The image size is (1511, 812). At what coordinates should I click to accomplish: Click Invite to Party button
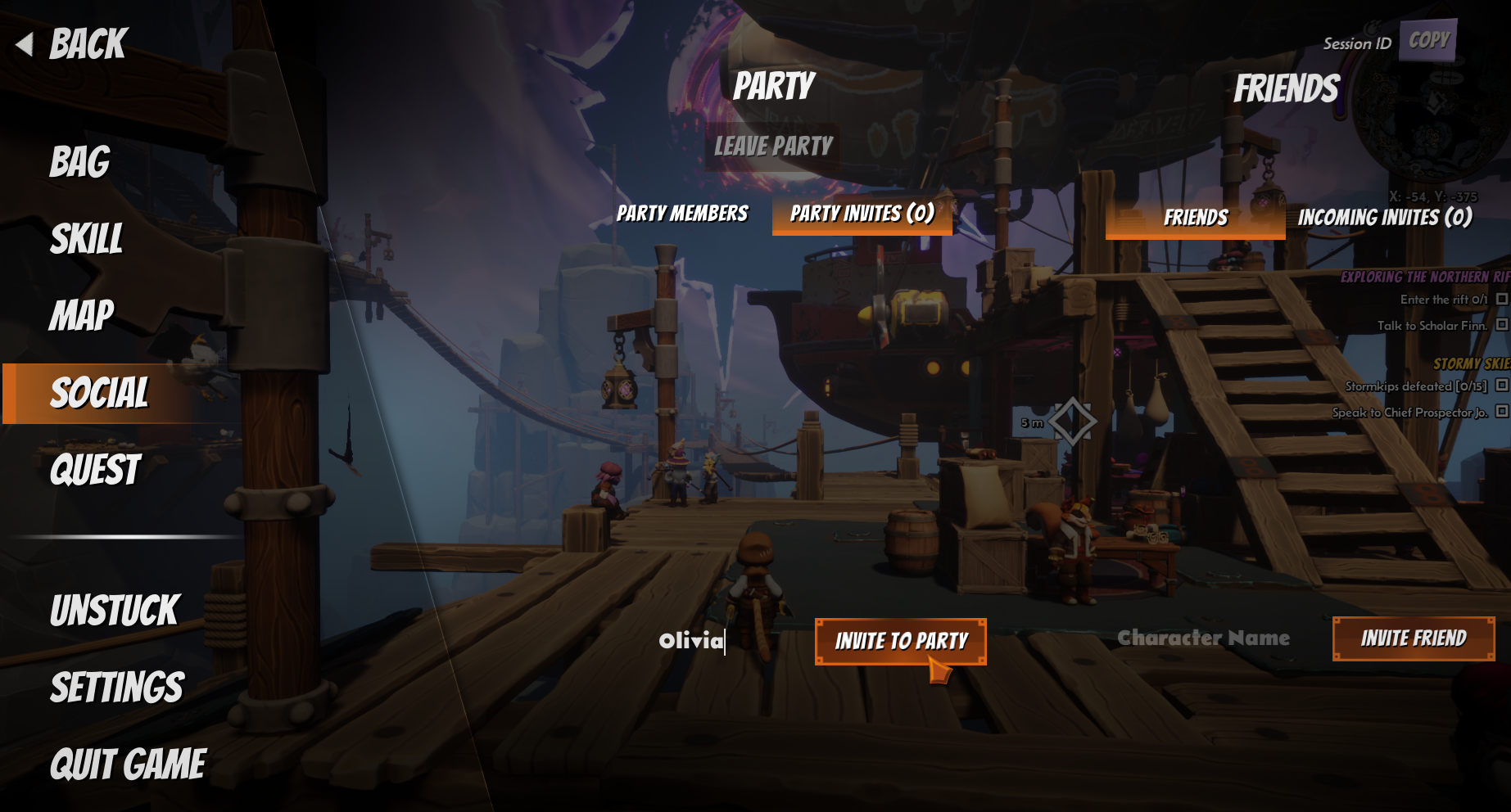point(900,641)
